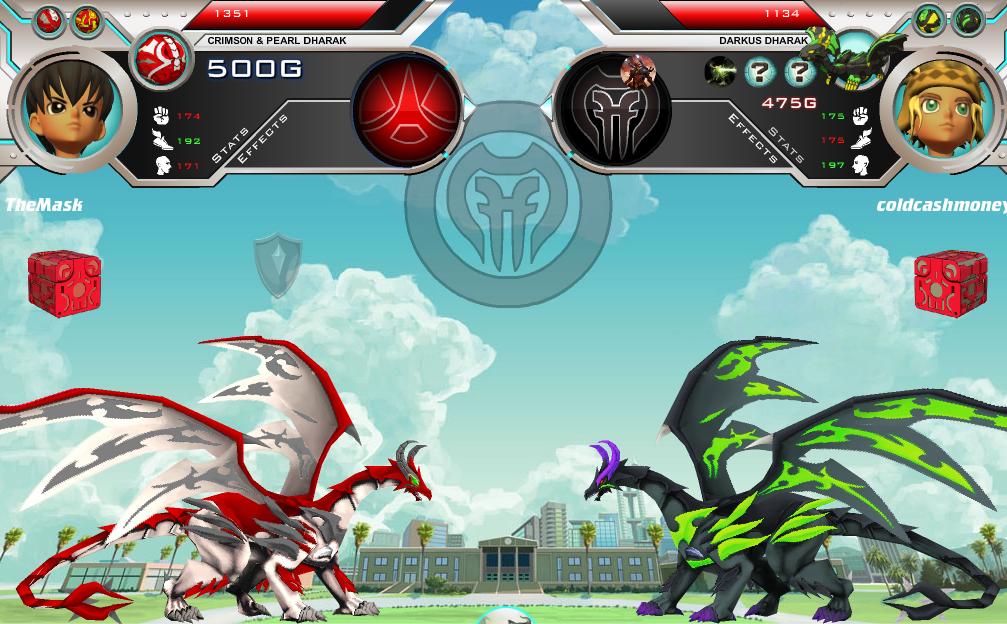The image size is (1007, 624).
Task: Select the red cube below coldcashmoney
Action: click(950, 283)
